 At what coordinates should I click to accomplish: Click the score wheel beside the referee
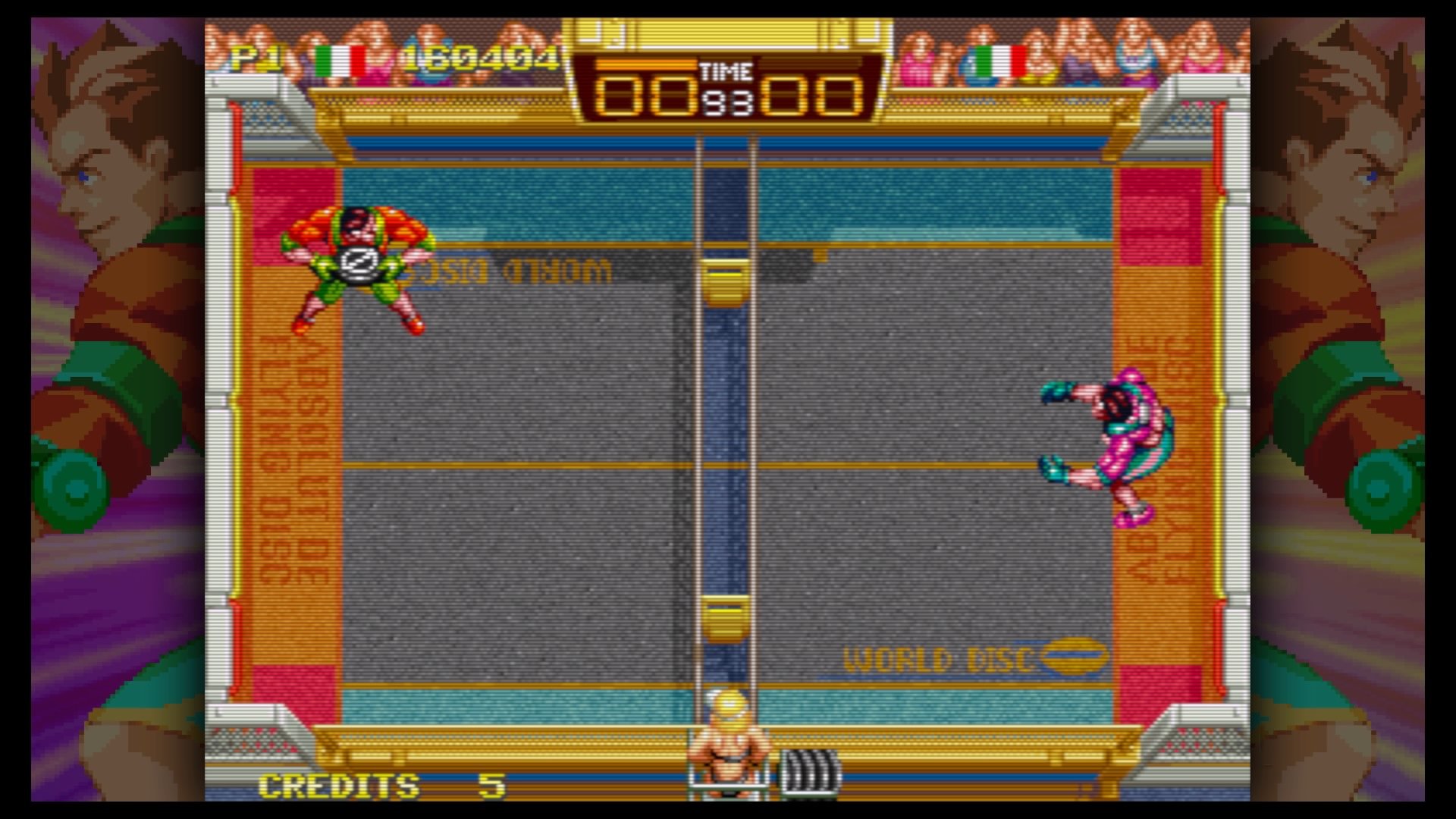tap(808, 773)
